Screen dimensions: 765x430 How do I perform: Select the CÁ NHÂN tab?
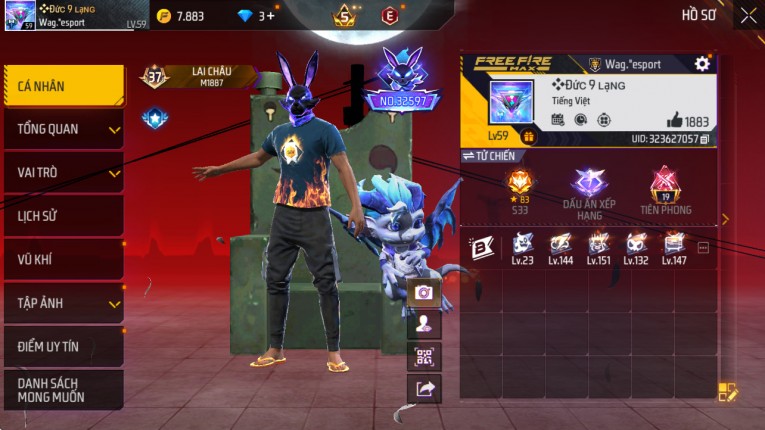64,86
